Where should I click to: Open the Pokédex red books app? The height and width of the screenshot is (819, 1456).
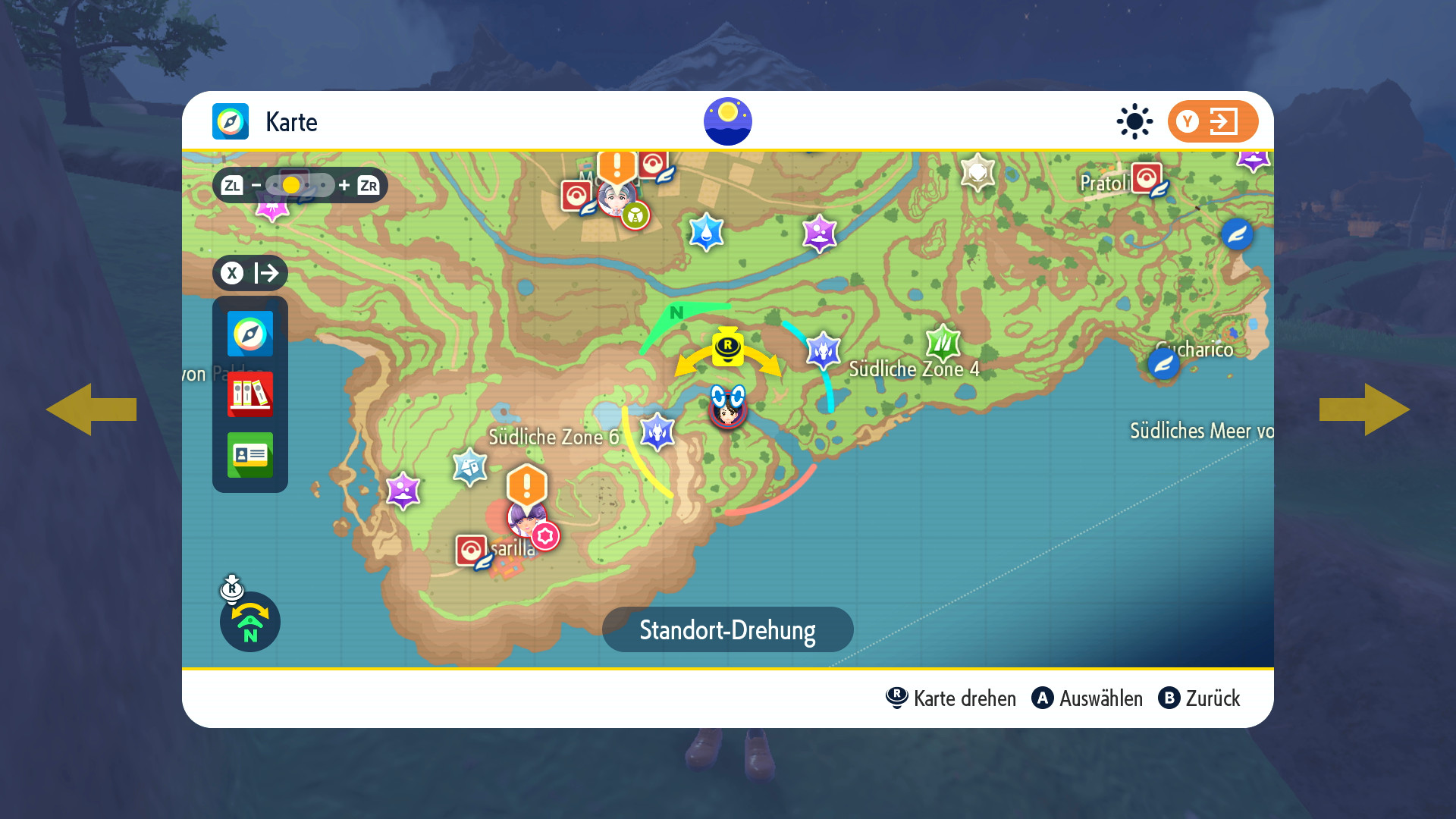pyautogui.click(x=250, y=394)
